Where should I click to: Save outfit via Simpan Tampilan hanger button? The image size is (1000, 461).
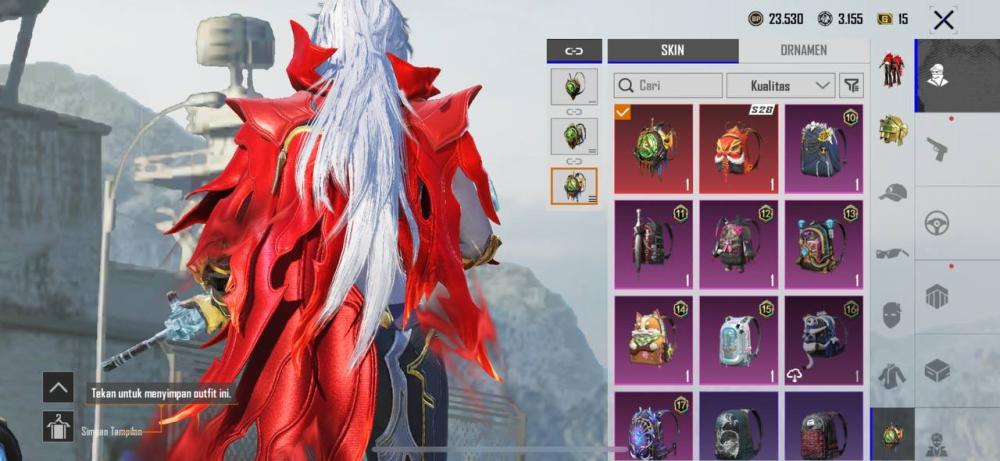pos(58,427)
